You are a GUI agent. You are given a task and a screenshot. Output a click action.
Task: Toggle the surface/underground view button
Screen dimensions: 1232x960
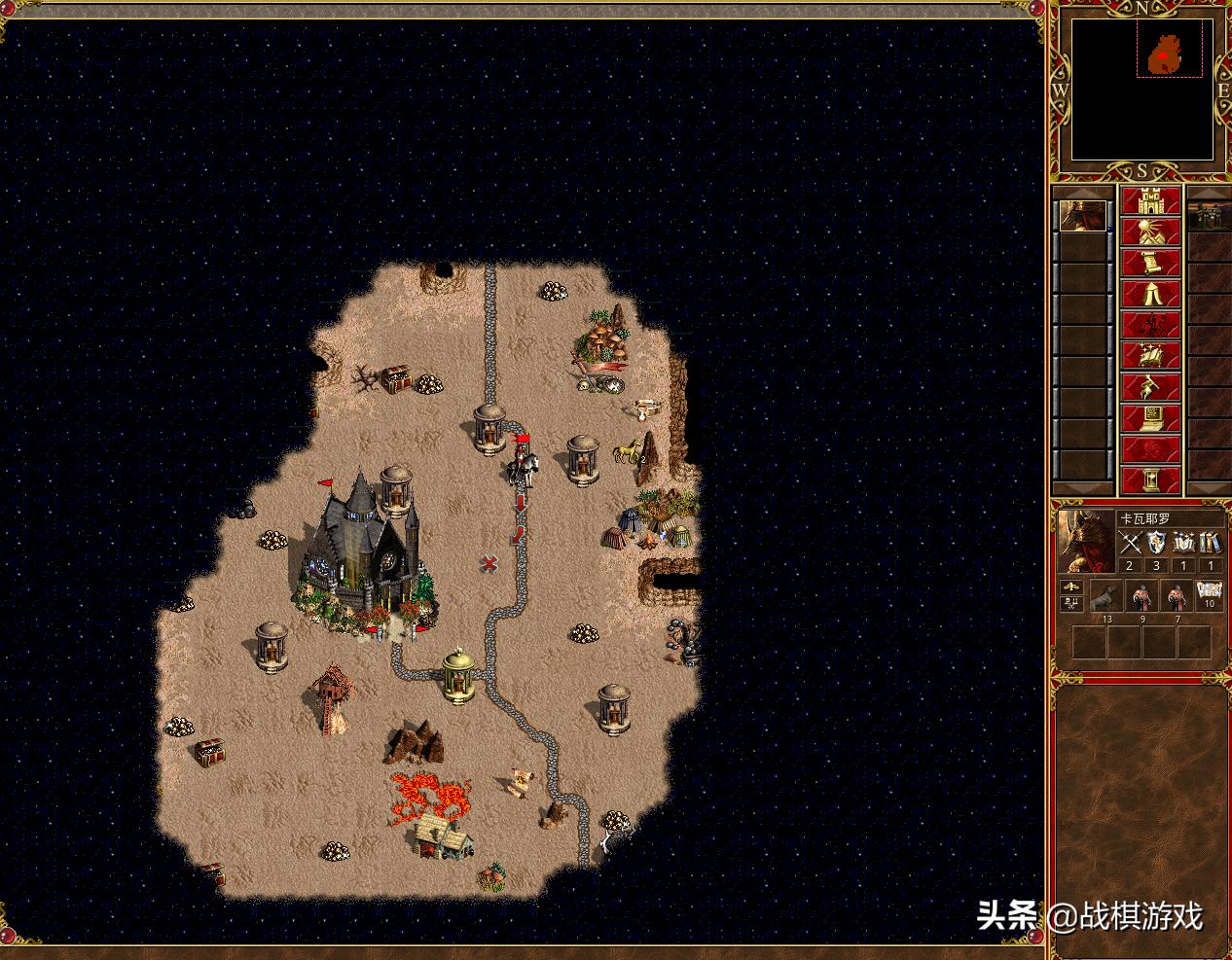point(1151,232)
